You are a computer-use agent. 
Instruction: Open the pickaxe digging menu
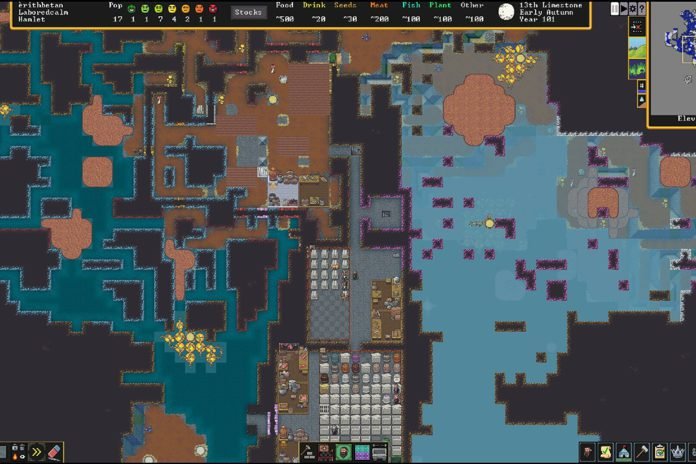642,452
